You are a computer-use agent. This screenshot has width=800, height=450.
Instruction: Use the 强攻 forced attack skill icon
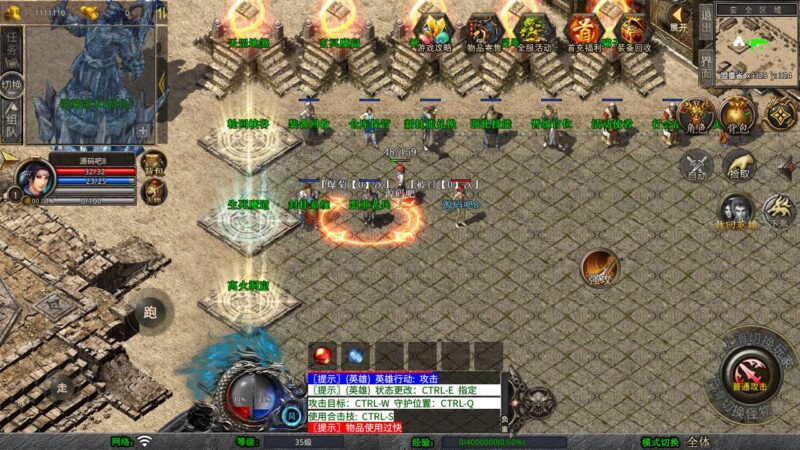600,267
